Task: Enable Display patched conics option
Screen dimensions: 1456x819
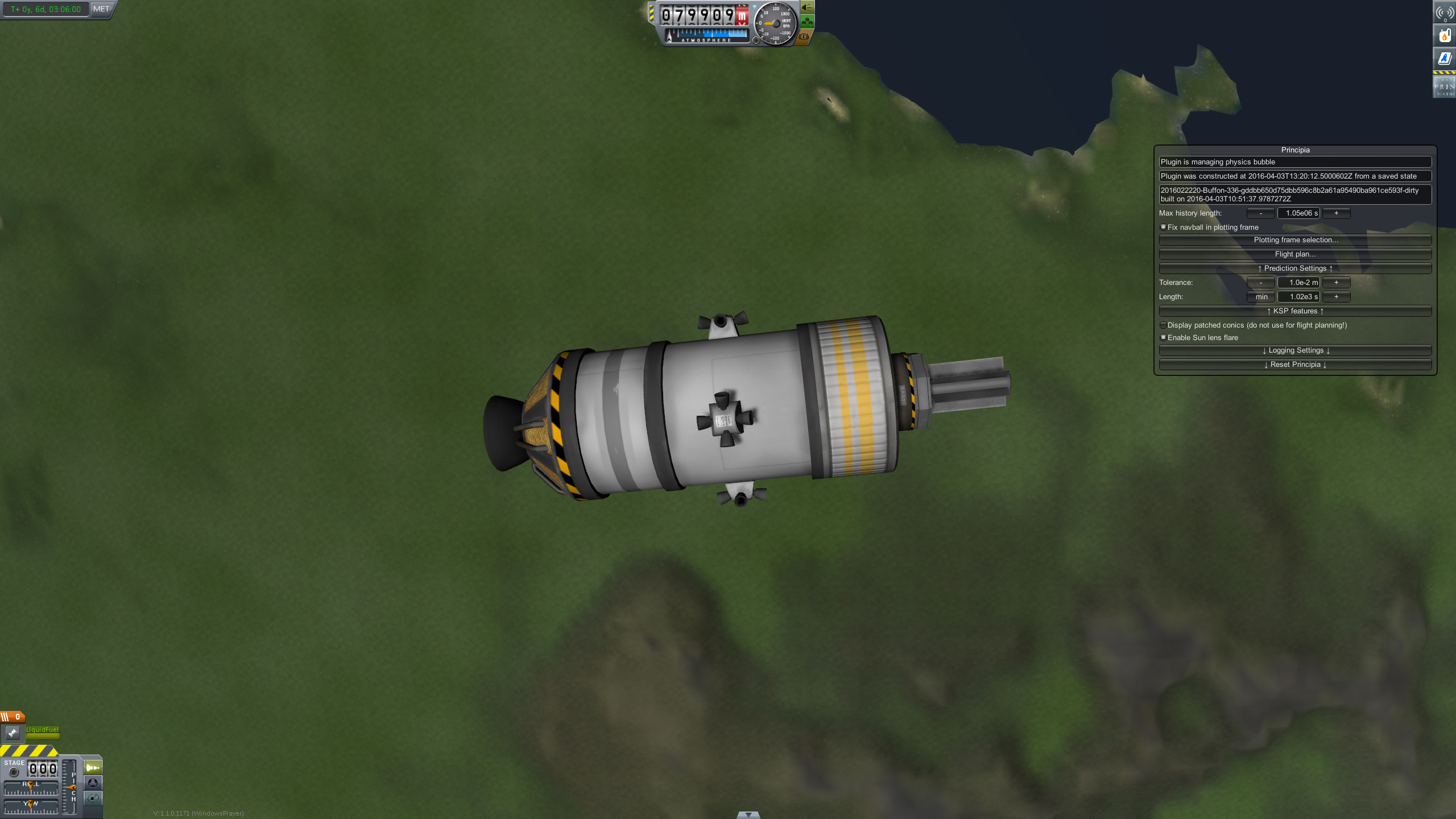Action: (1164, 325)
